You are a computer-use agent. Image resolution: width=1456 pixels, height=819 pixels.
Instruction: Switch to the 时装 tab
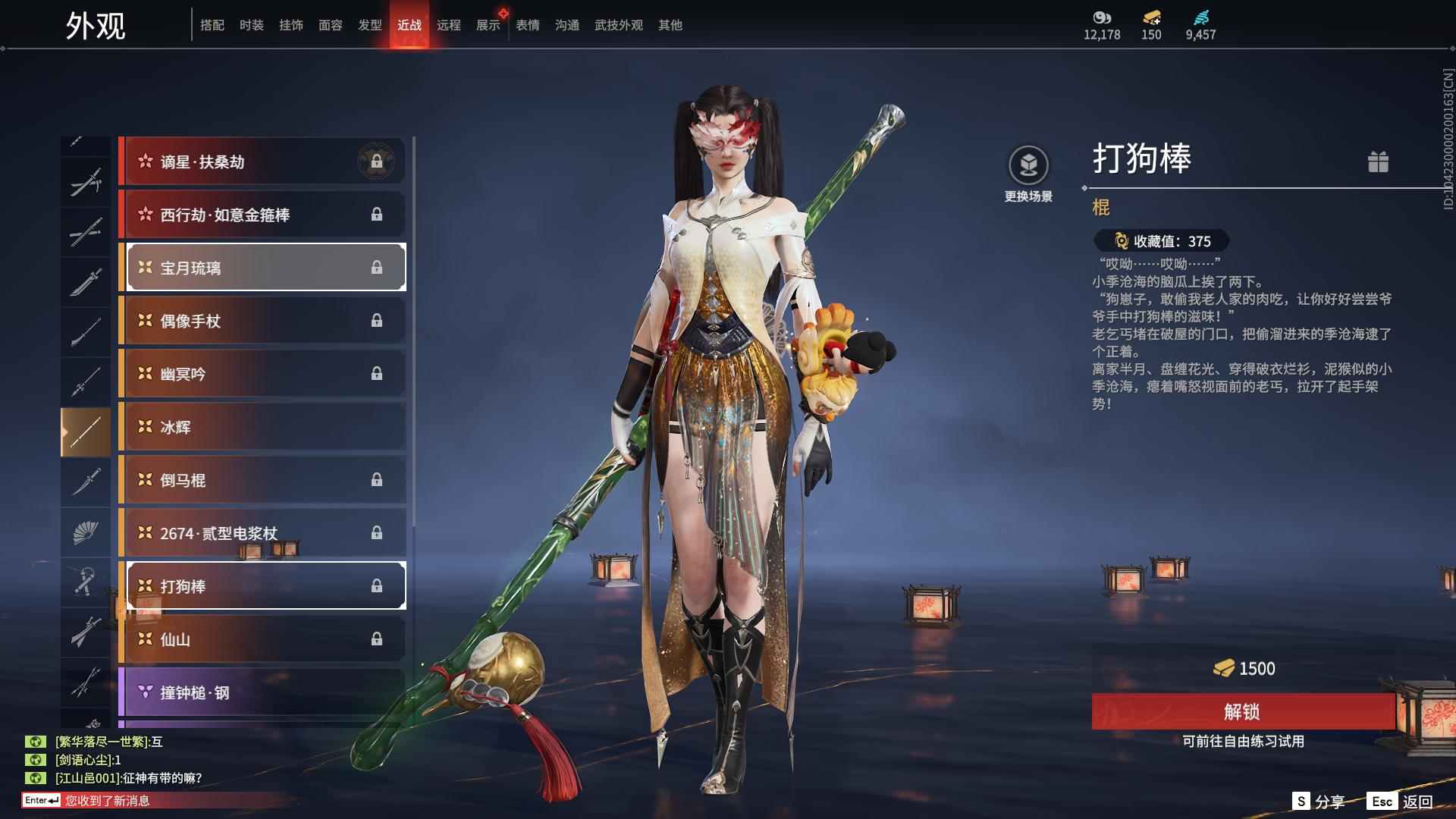point(251,25)
